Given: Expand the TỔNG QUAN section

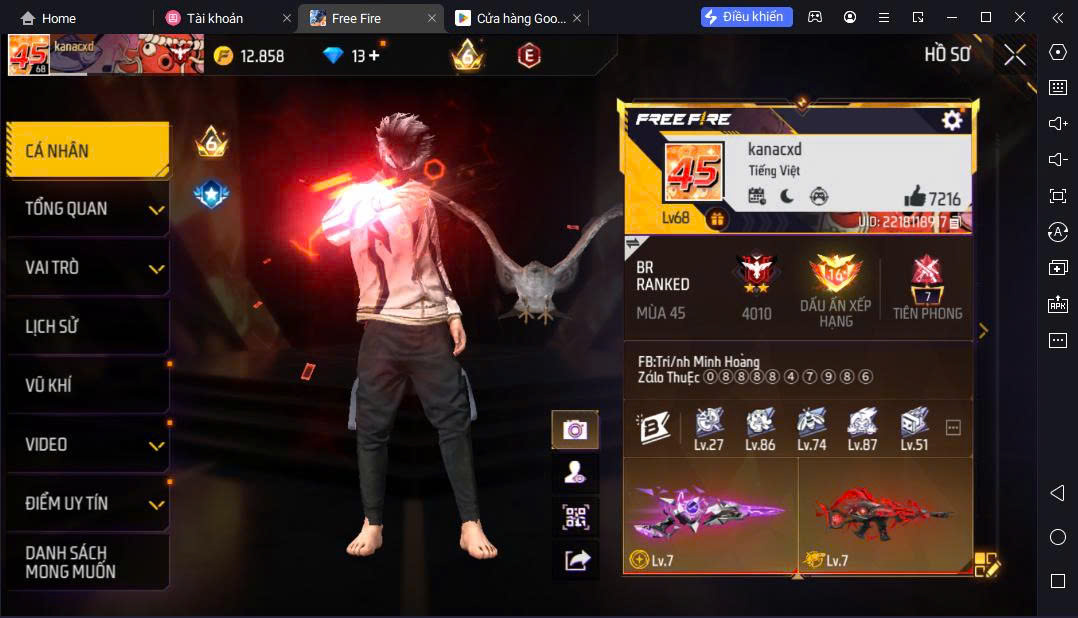Looking at the screenshot, I should point(87,209).
